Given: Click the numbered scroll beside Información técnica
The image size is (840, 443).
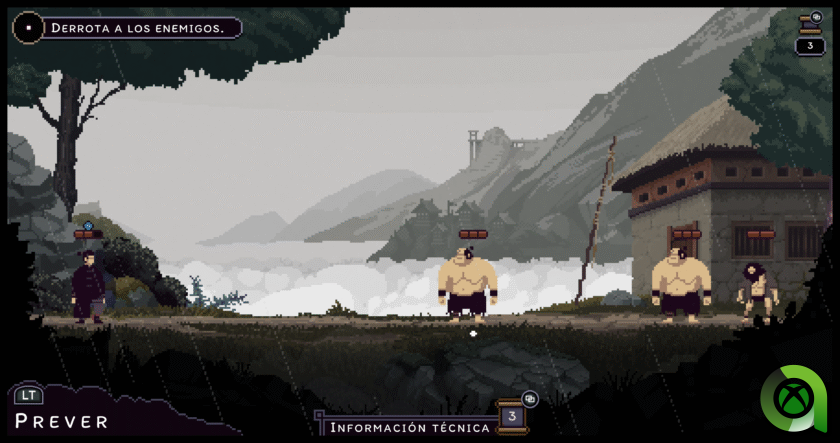Looking at the screenshot, I should (512, 416).
